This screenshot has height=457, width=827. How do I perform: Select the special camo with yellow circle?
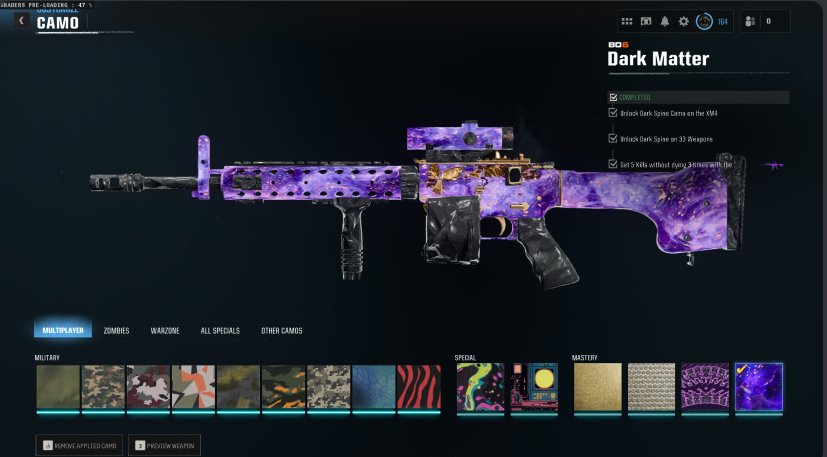[x=533, y=387]
